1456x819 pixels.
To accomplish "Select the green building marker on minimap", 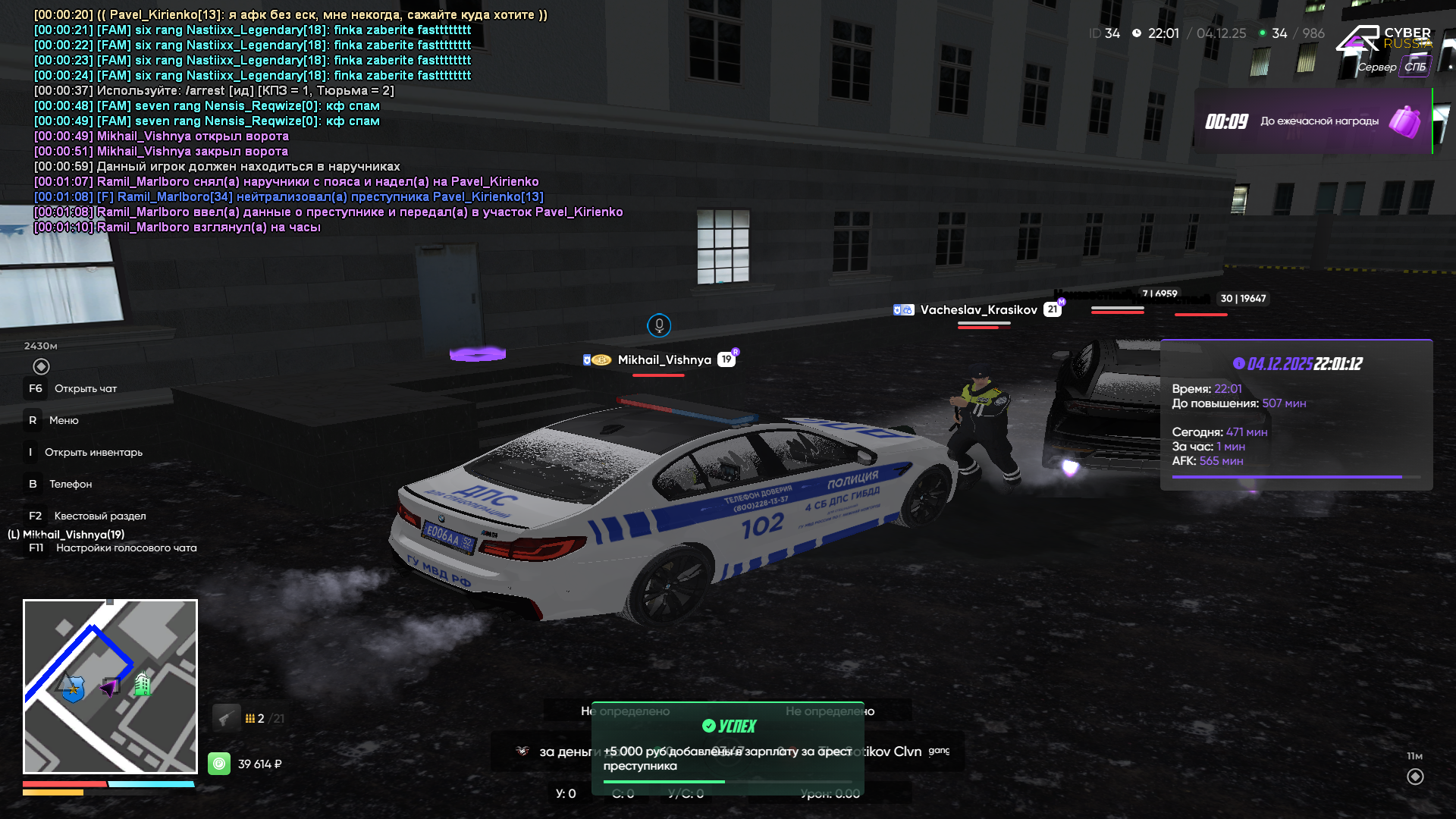I will (x=142, y=684).
